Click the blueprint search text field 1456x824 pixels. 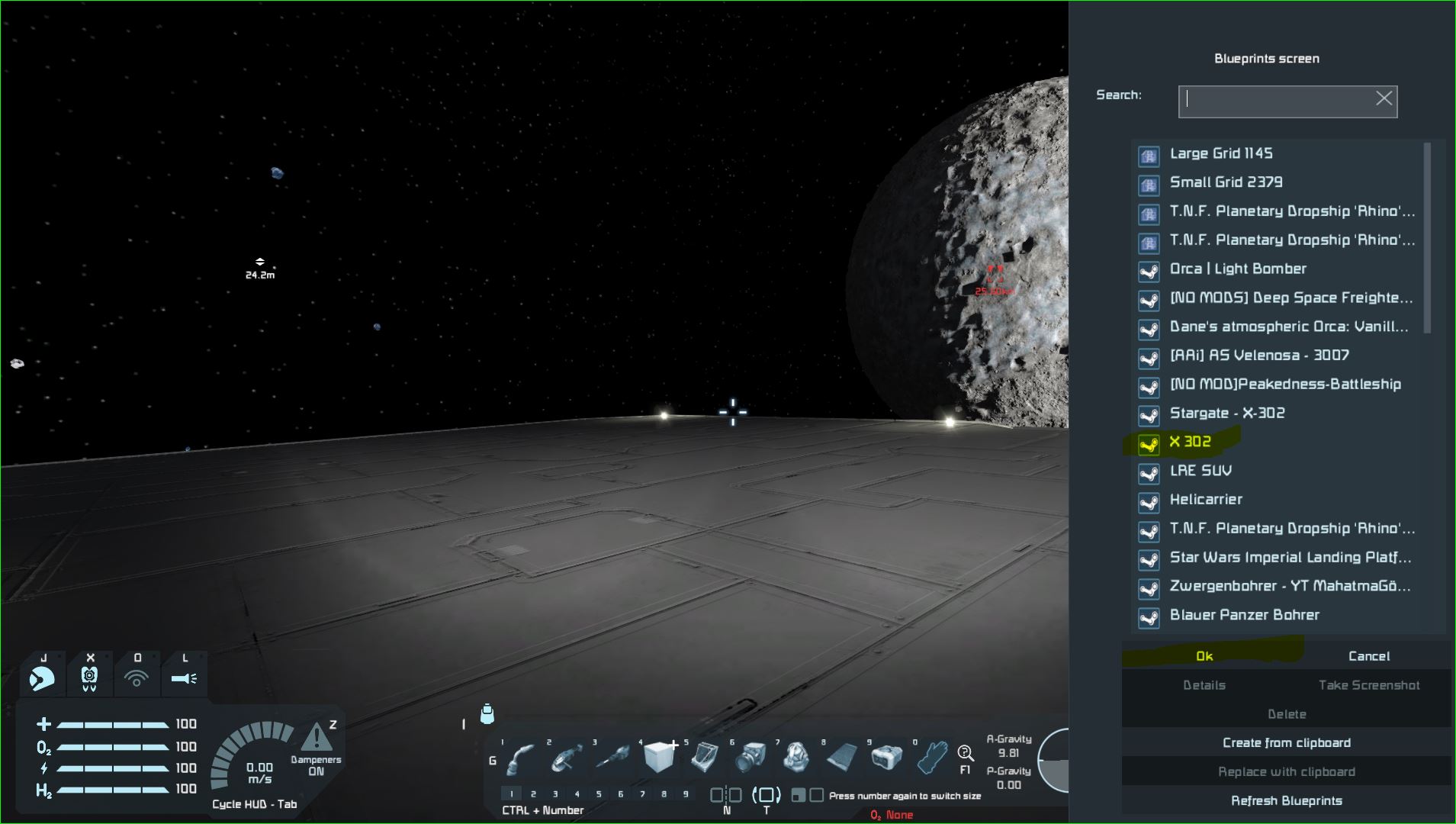pyautogui.click(x=1278, y=101)
